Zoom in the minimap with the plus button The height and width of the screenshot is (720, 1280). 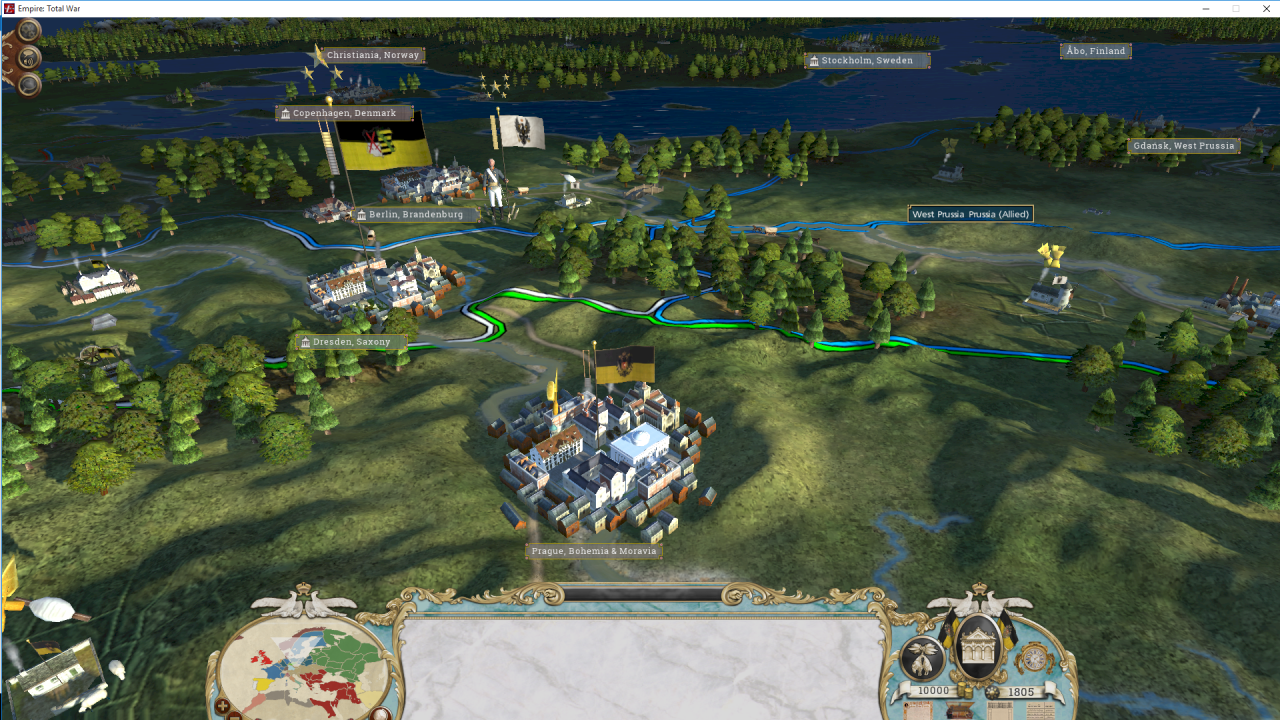(x=222, y=707)
